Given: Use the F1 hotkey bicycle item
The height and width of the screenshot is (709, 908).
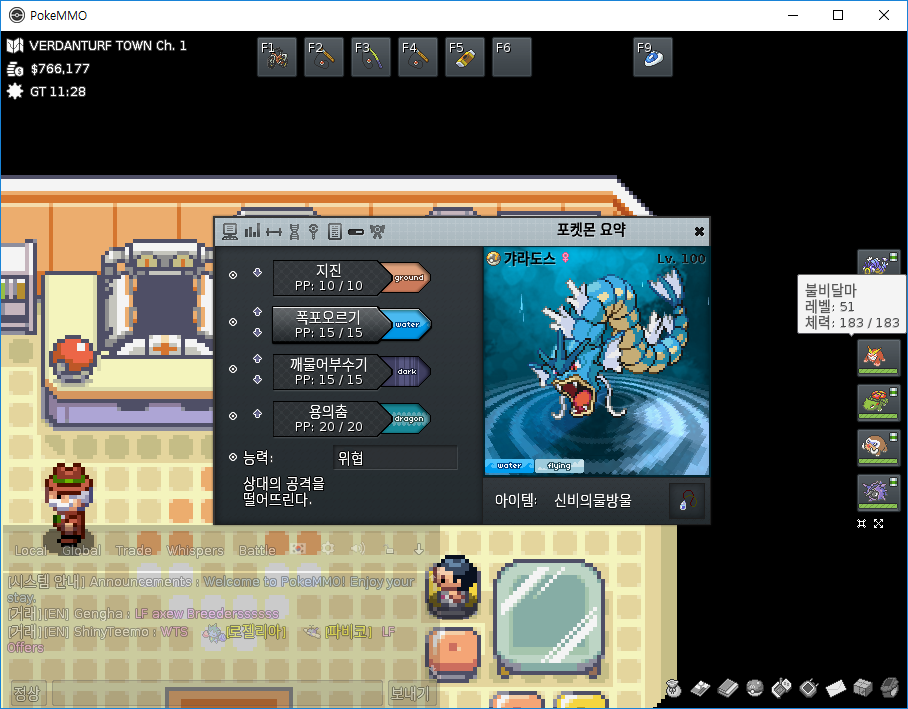Looking at the screenshot, I should pos(276,58).
